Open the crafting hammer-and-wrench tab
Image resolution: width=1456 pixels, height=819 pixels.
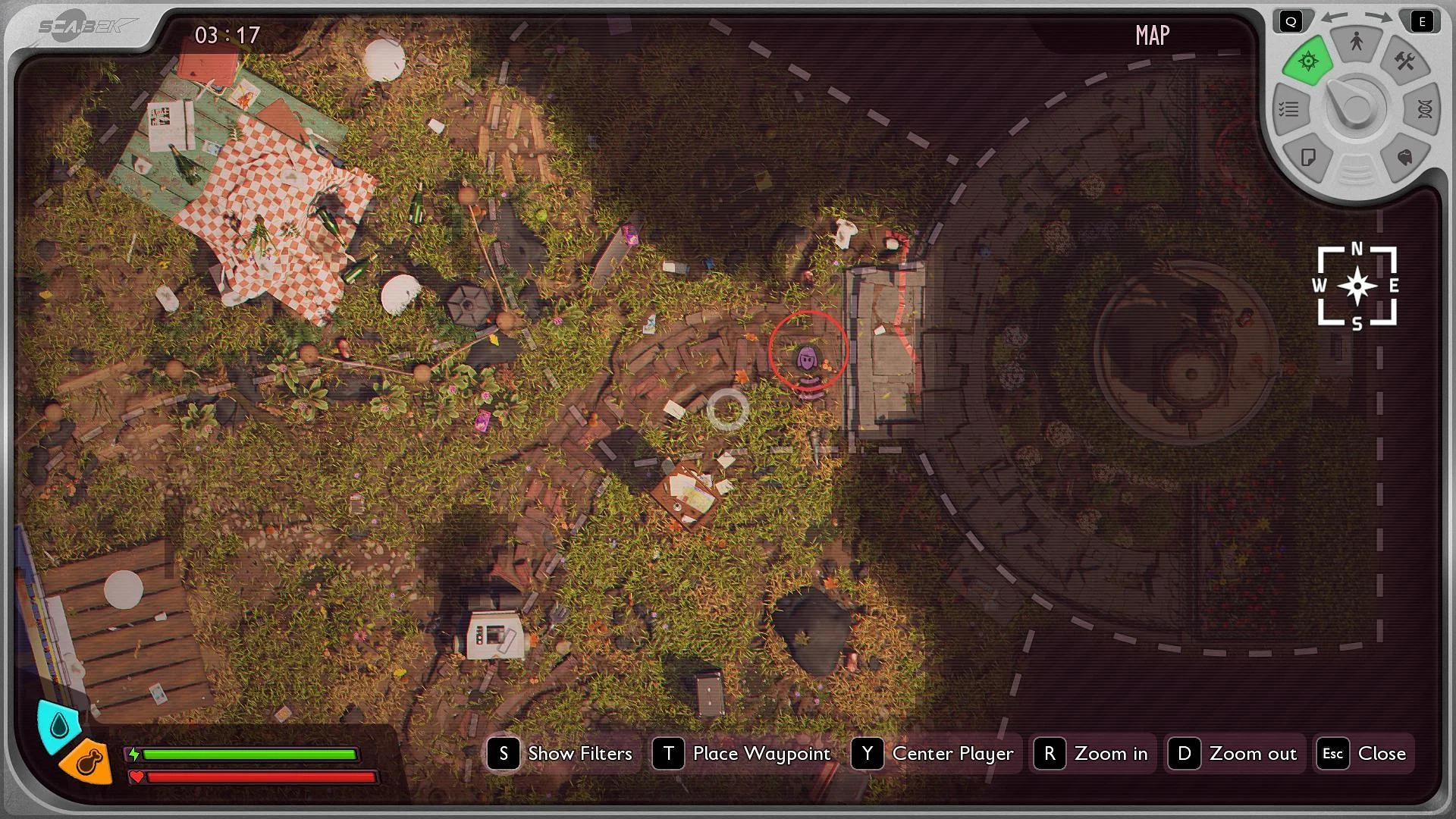[1404, 62]
